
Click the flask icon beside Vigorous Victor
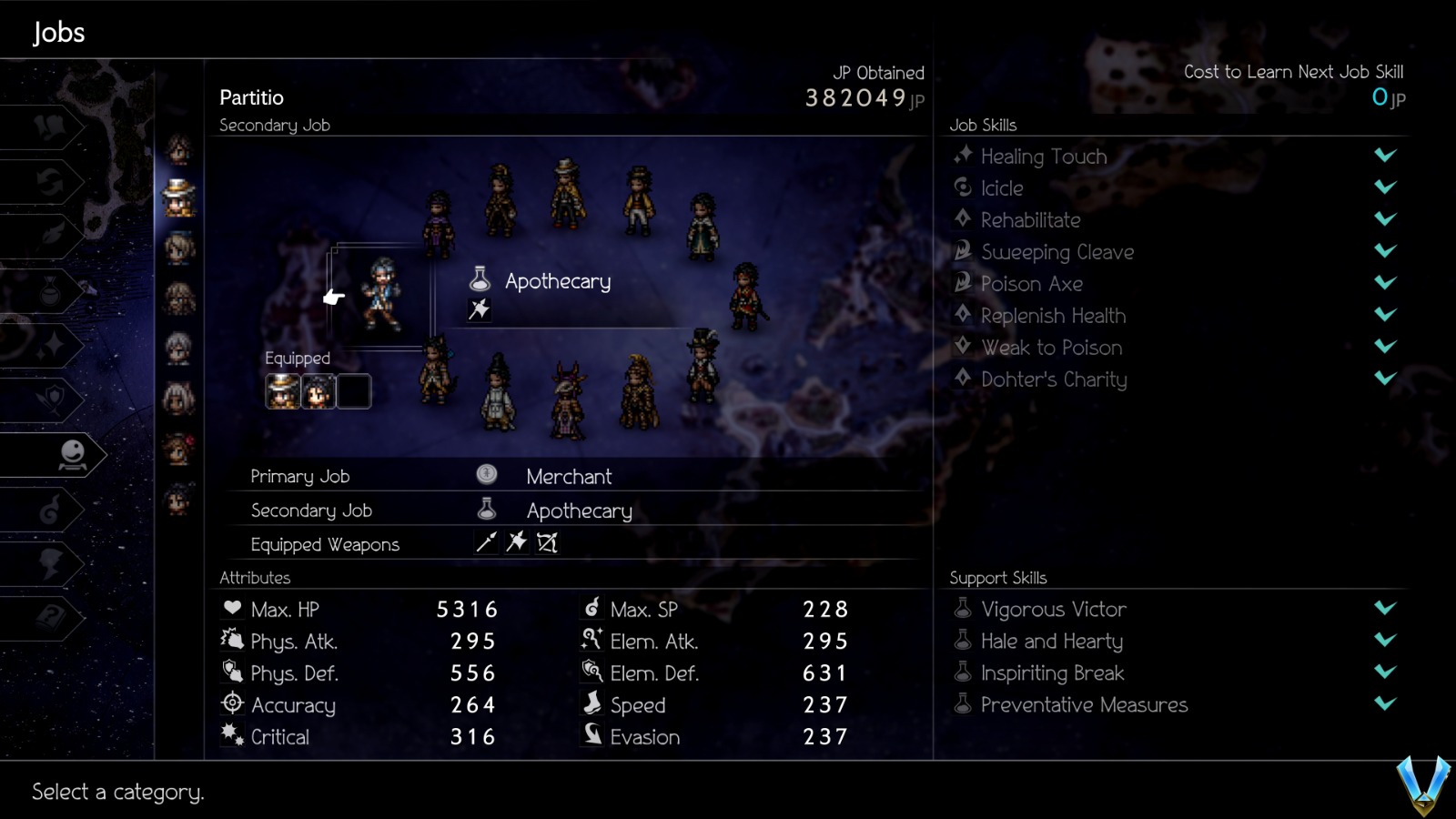pos(962,610)
